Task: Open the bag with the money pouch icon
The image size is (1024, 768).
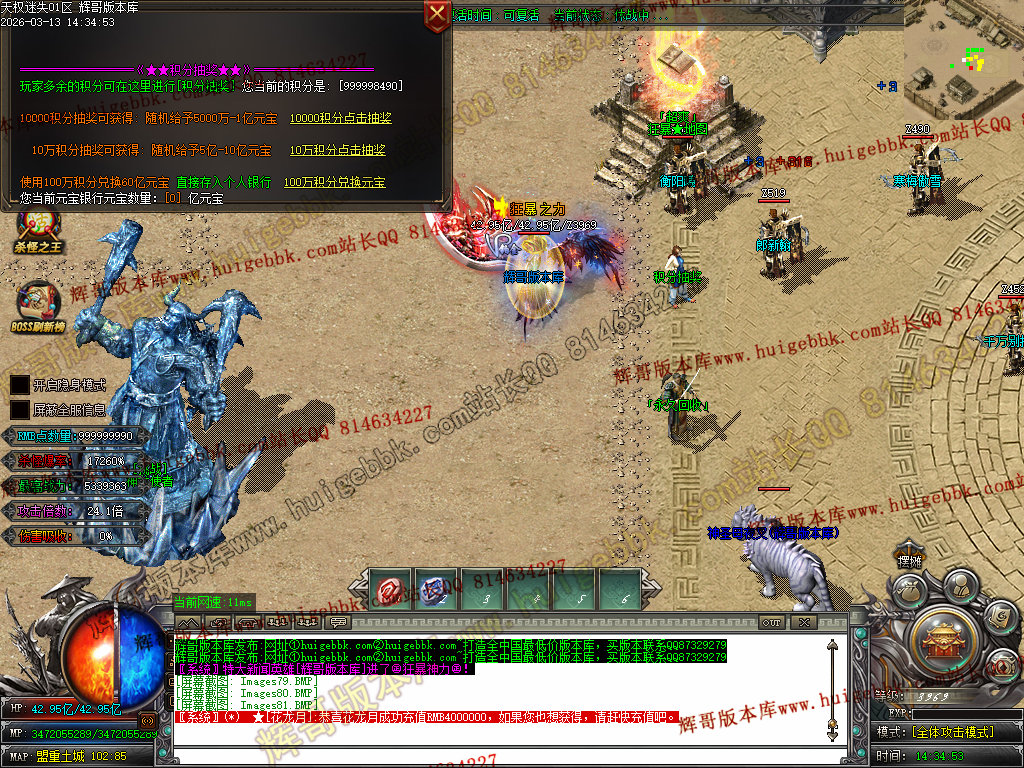Action: pos(907,591)
